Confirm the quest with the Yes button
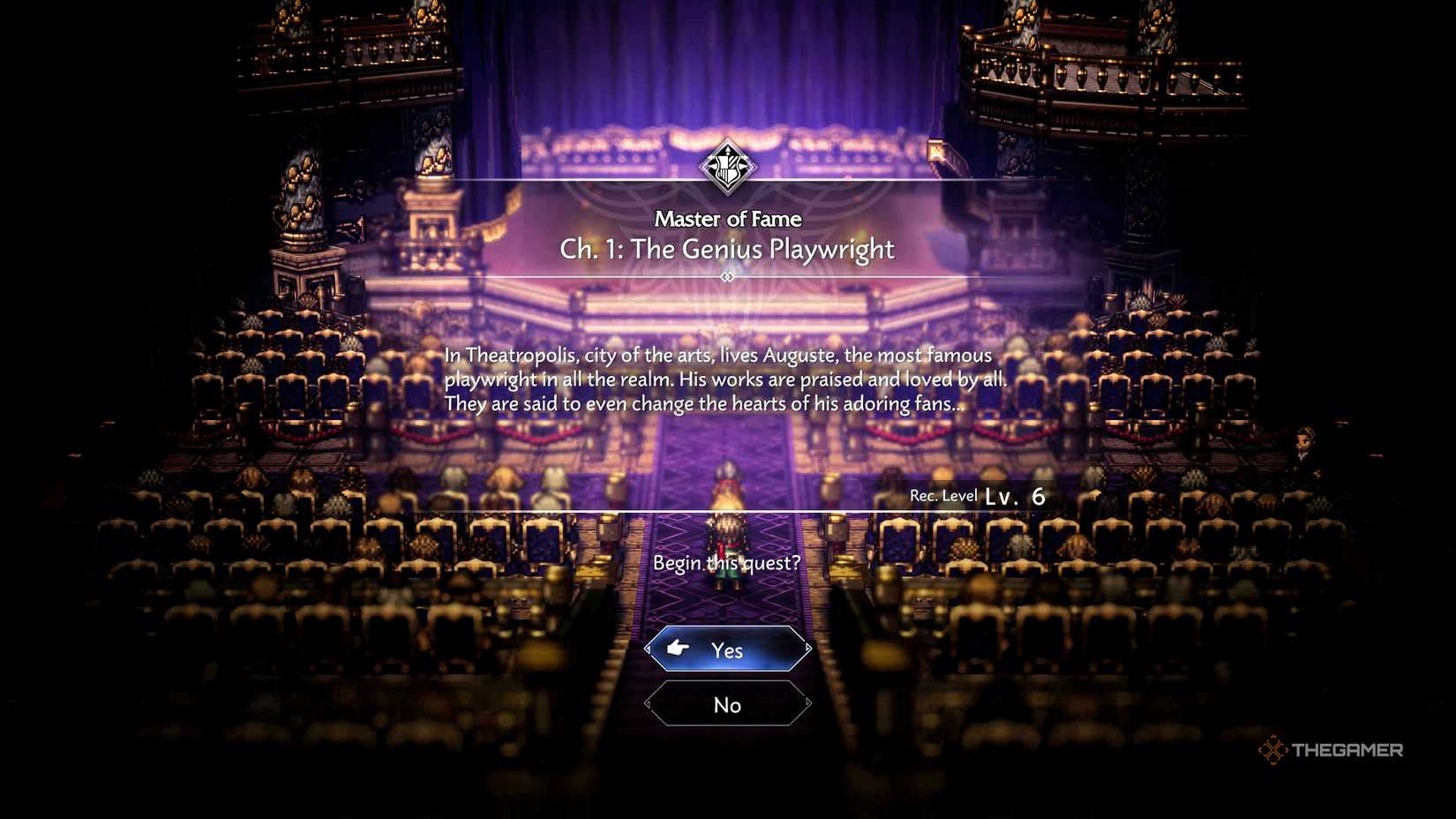This screenshot has width=1456, height=819. point(727,650)
